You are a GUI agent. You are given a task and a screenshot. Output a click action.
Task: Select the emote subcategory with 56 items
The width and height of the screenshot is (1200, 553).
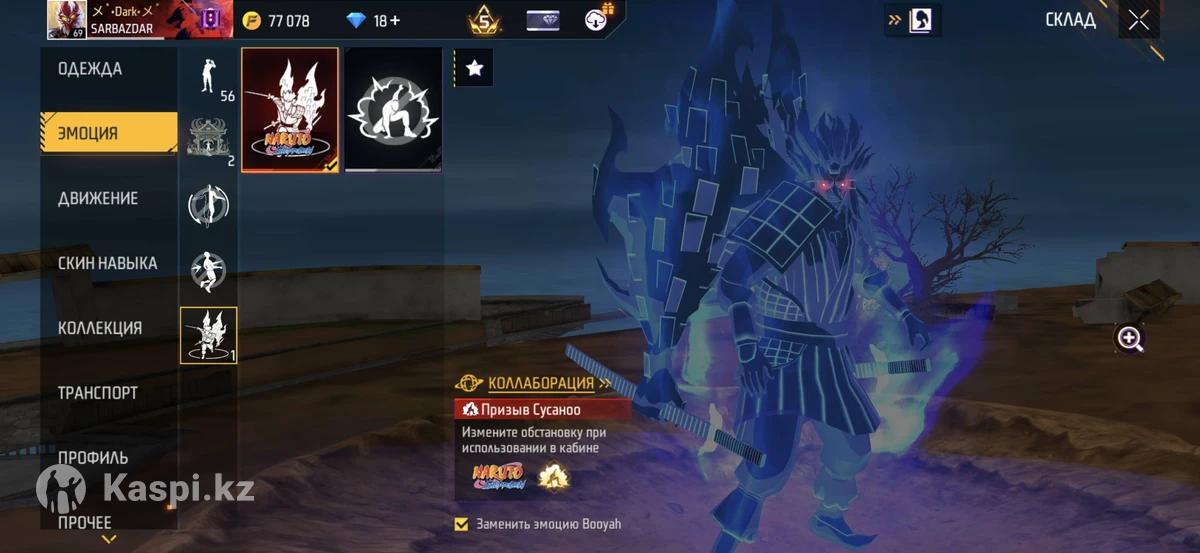pyautogui.click(x=209, y=76)
